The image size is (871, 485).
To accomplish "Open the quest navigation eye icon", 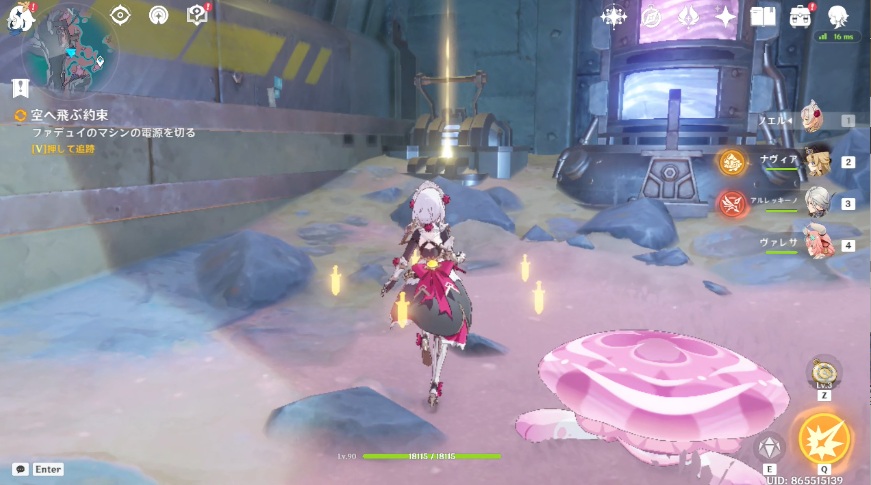I will point(120,15).
